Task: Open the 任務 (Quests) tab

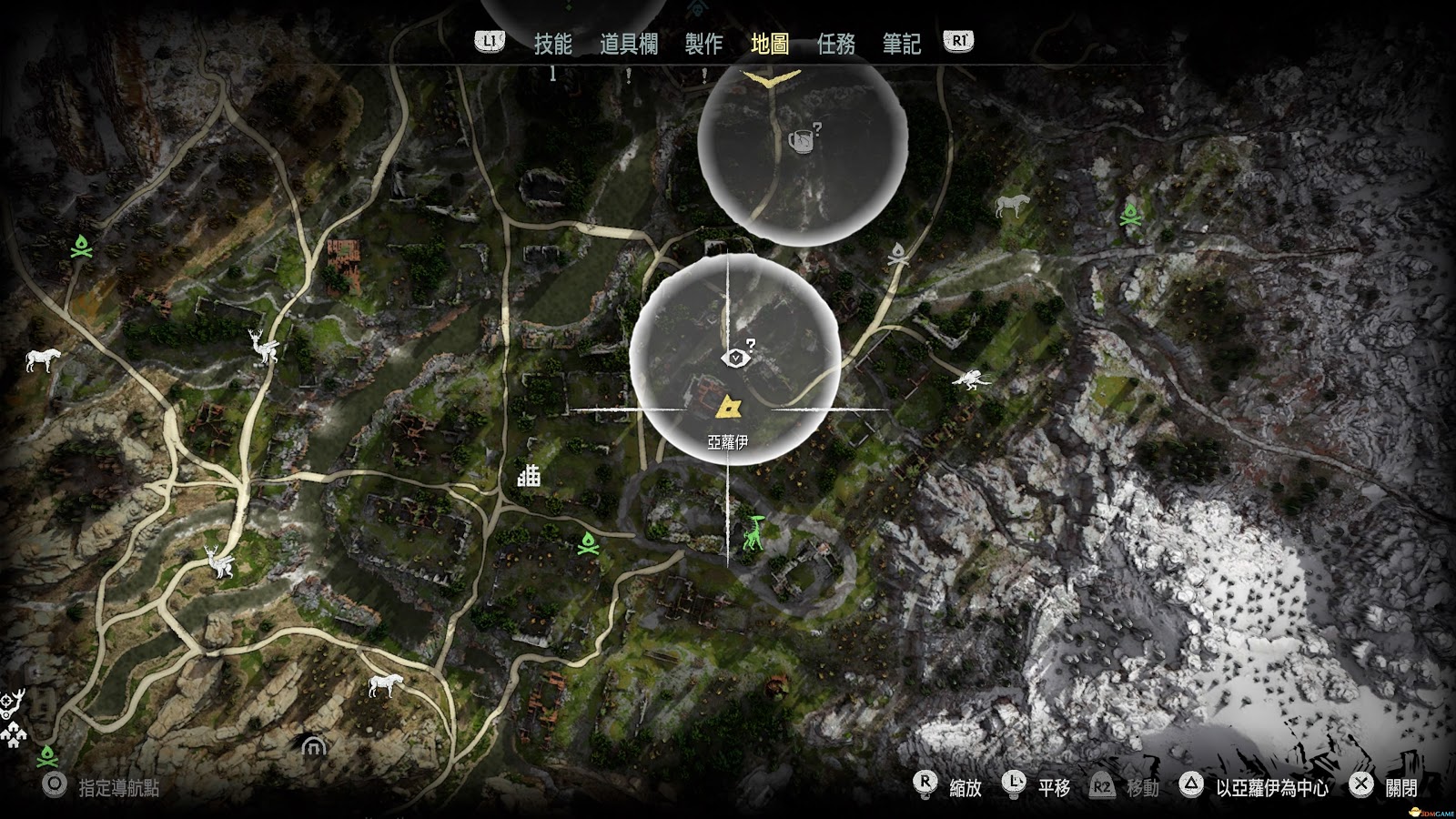Action: (835, 44)
